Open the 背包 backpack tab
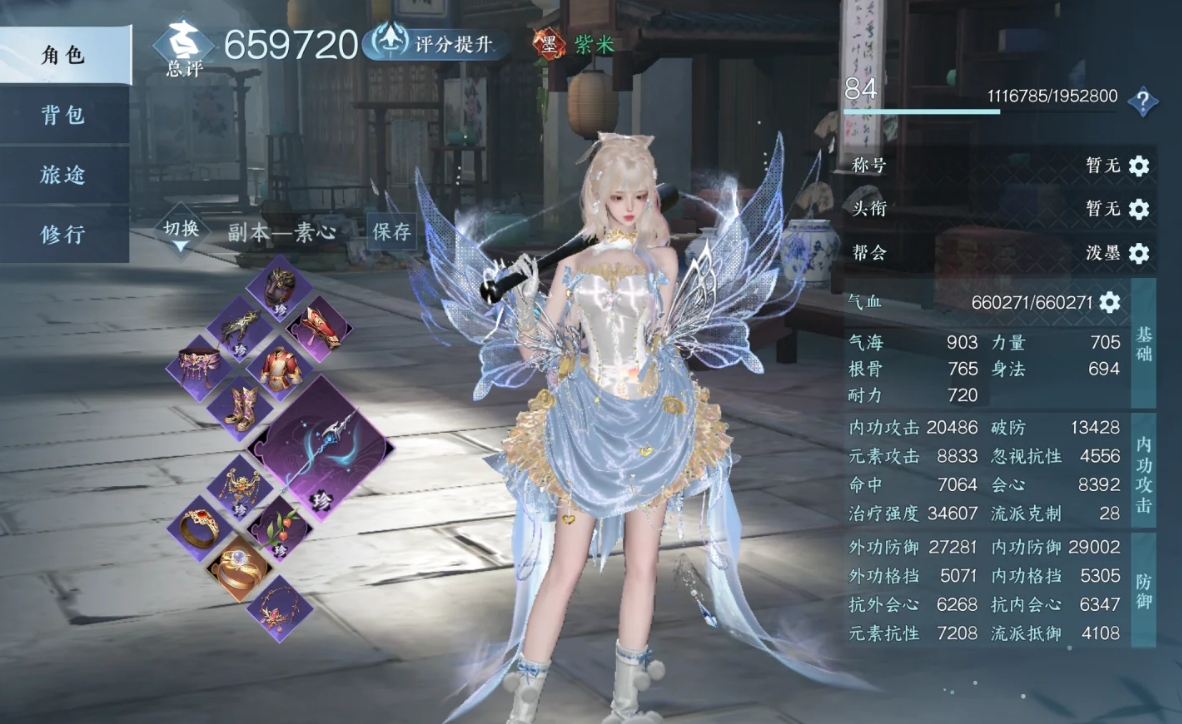Screen dimensions: 1182x724 (x=64, y=115)
